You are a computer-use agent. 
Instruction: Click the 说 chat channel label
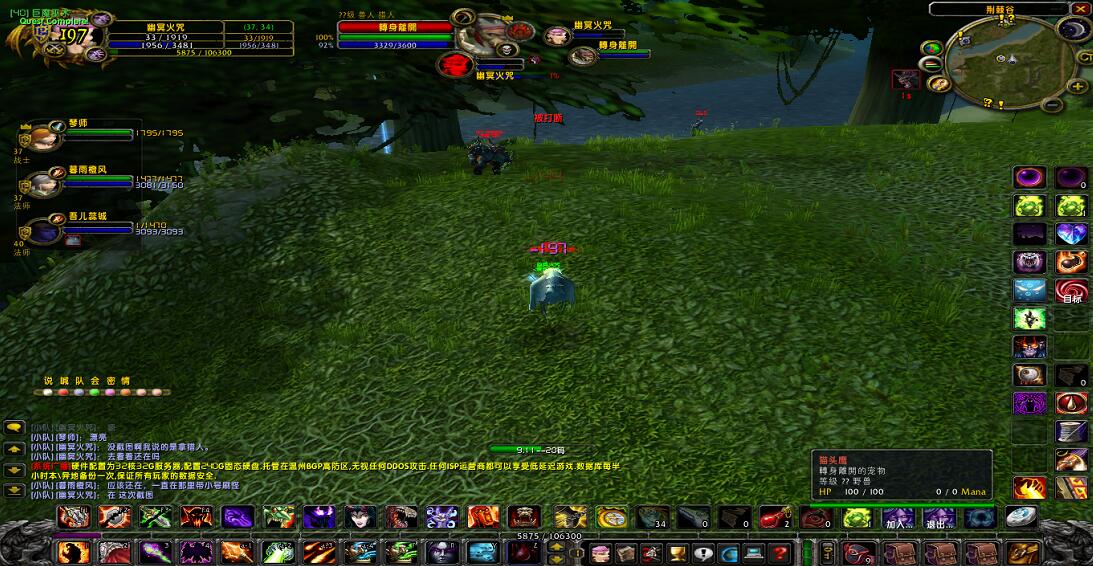pos(48,381)
